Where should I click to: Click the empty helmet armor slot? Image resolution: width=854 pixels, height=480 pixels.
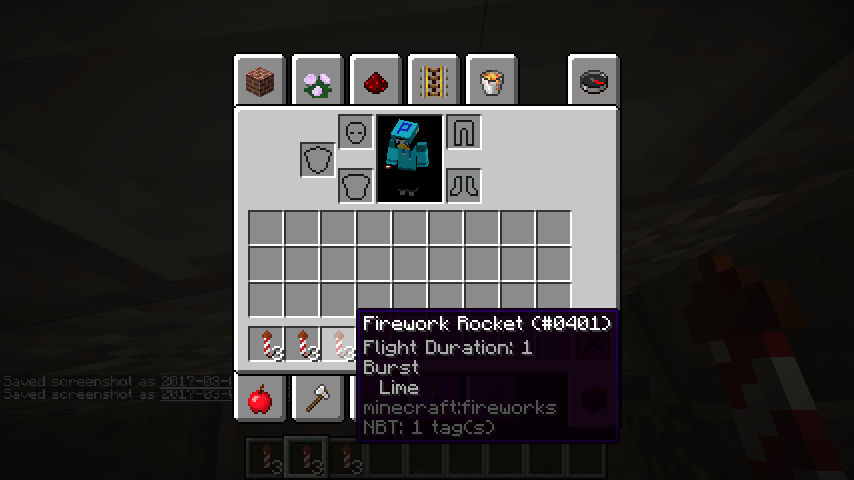[355, 132]
